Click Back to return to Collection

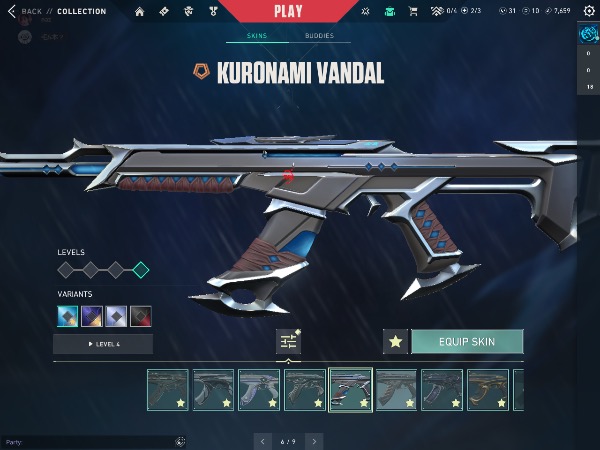(28, 11)
